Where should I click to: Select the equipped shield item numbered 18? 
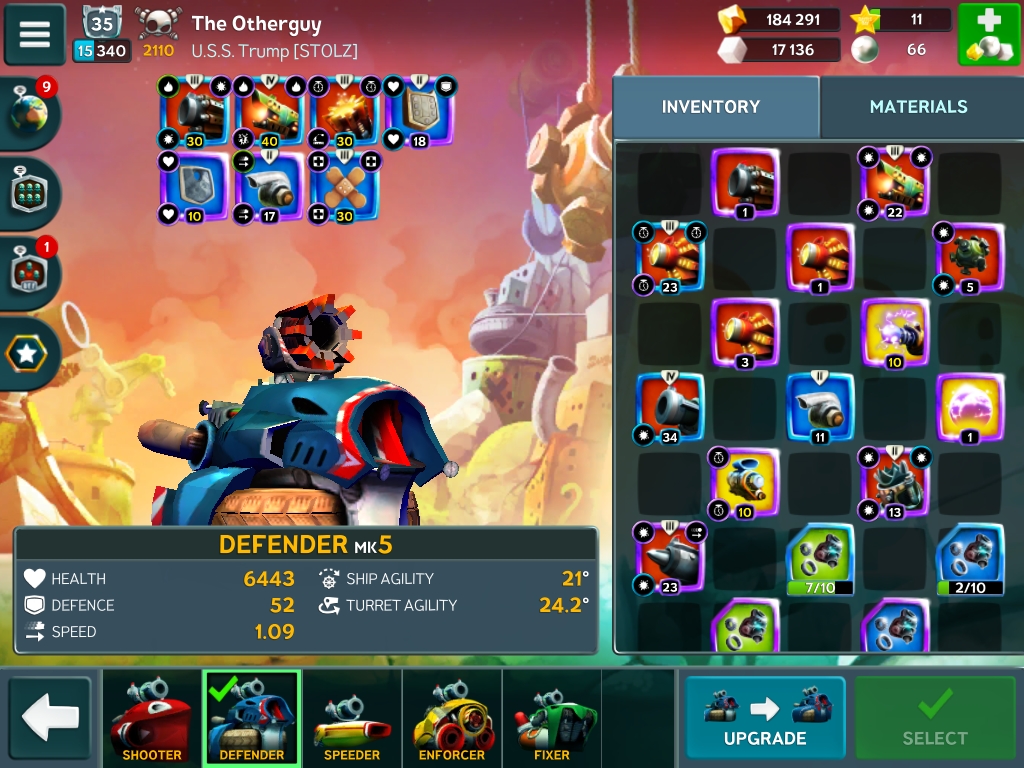coord(420,112)
